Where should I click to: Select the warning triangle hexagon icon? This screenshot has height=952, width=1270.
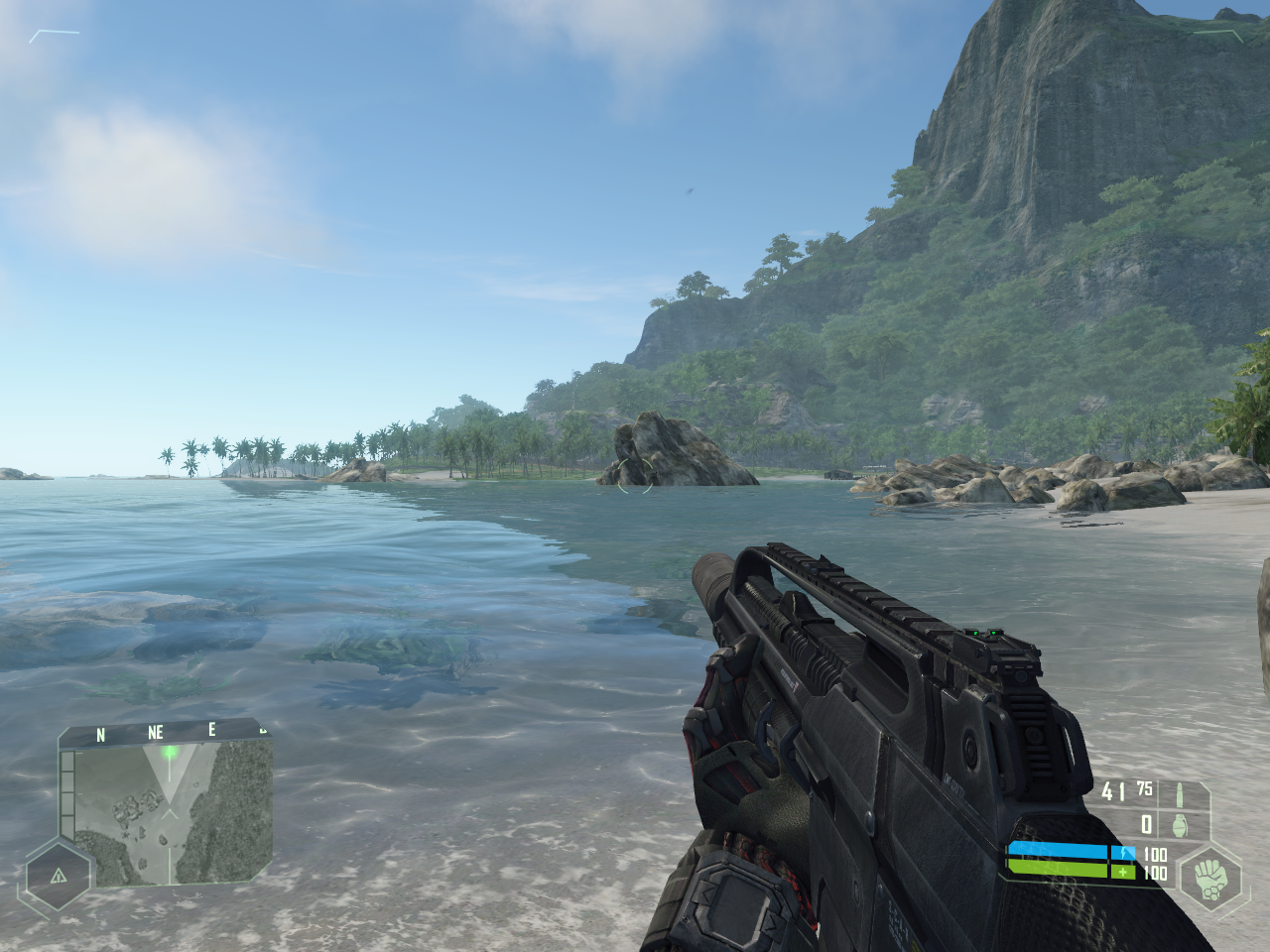pos(58,876)
